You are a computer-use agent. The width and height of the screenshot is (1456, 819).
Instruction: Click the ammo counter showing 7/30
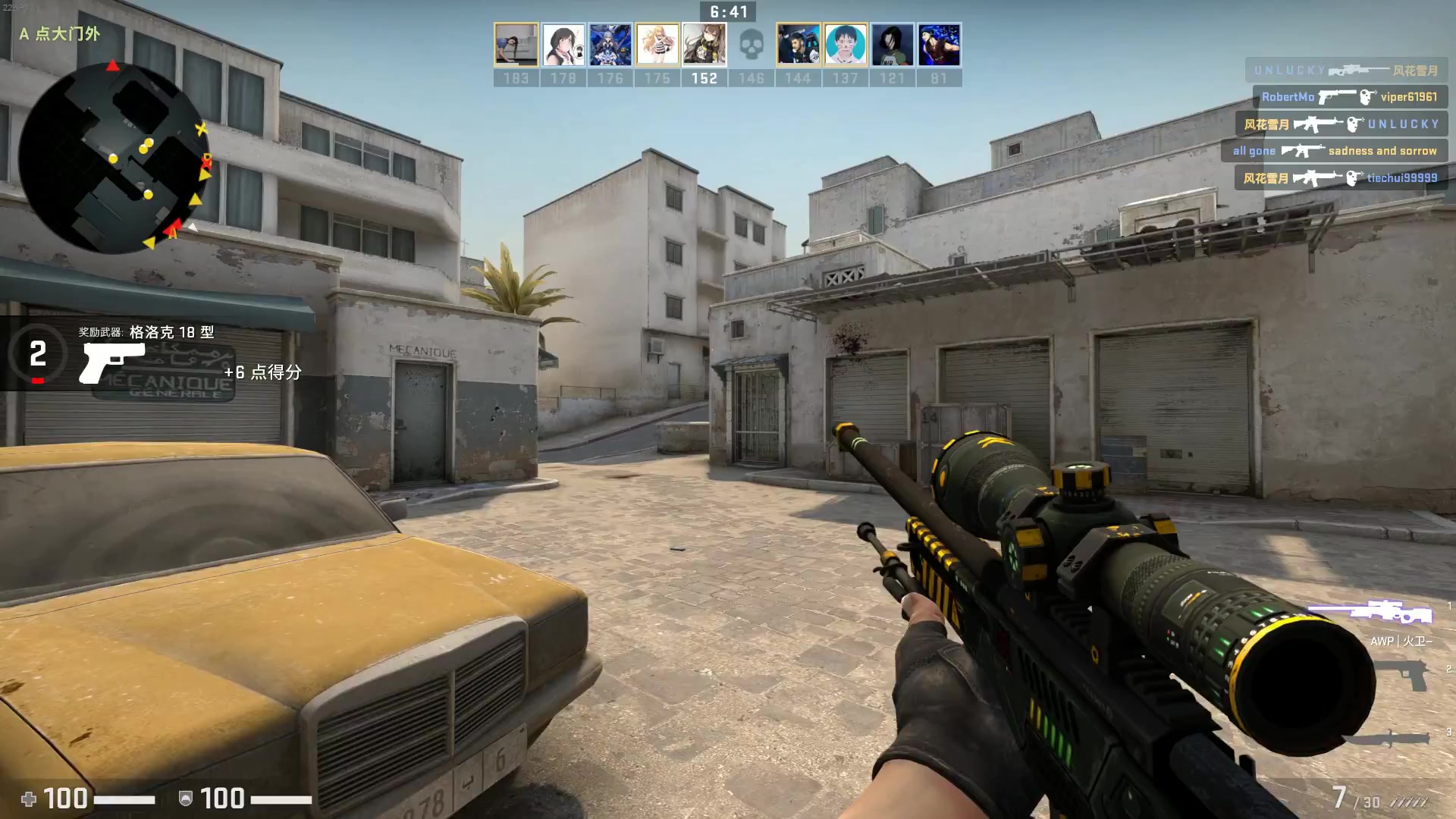click(x=1354, y=797)
